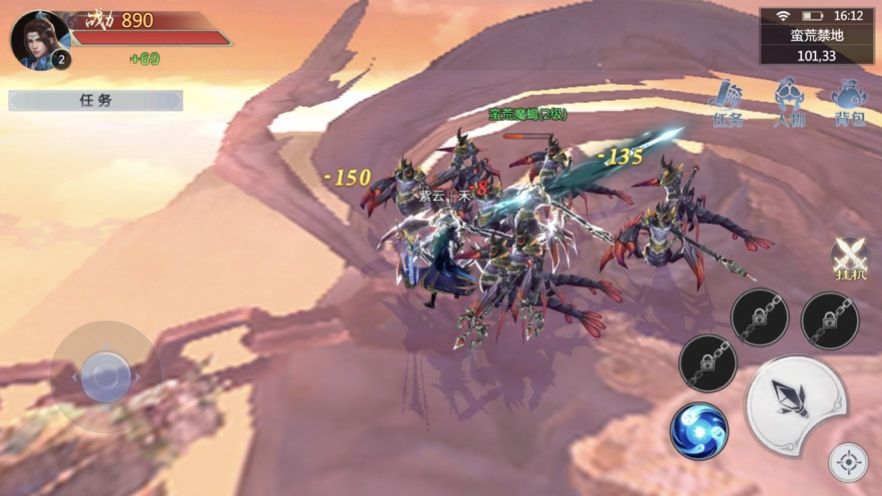This screenshot has height=496, width=882.
Task: Open the 任务 quest icon menu
Action: coord(727,104)
